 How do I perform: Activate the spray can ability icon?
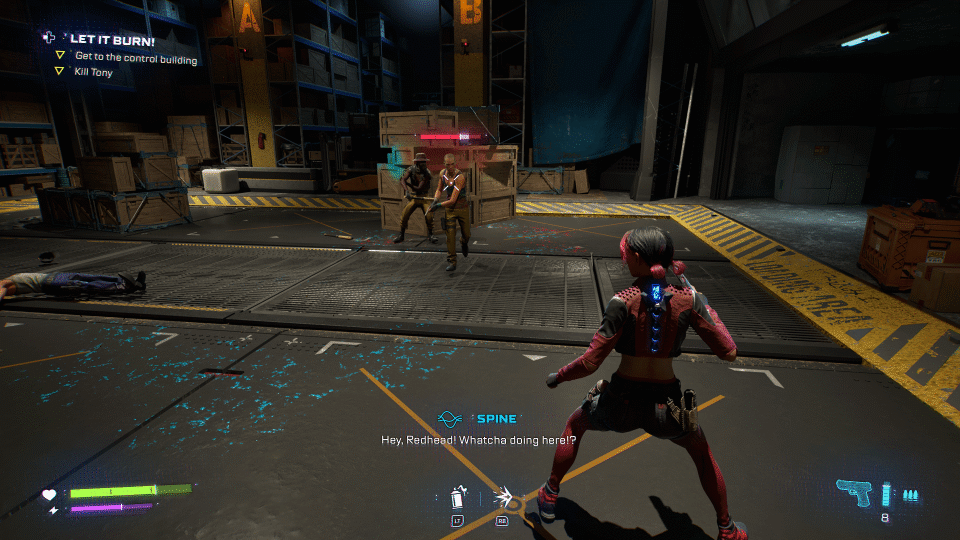pyautogui.click(x=459, y=497)
